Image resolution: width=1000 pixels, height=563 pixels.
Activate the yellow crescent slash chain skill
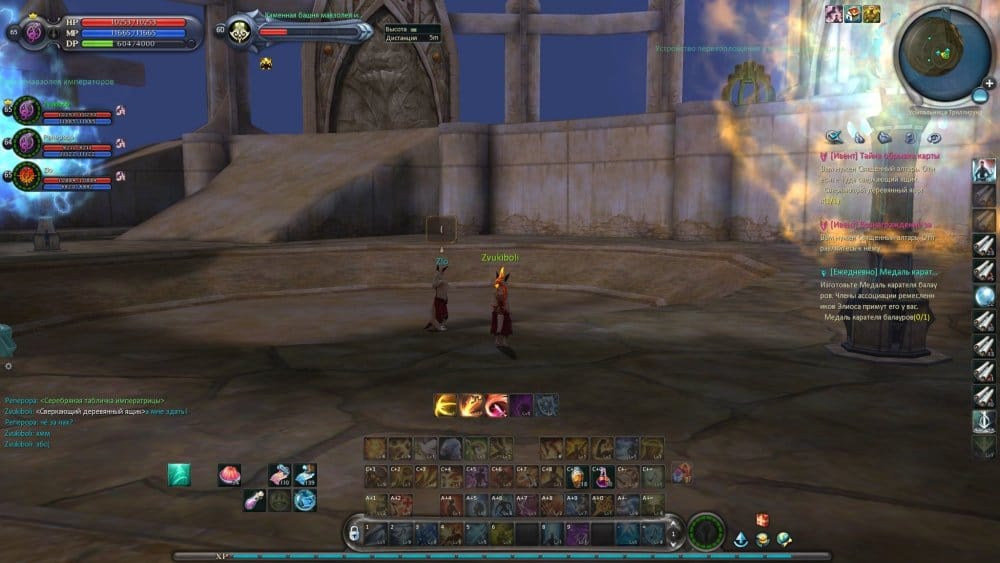point(446,405)
